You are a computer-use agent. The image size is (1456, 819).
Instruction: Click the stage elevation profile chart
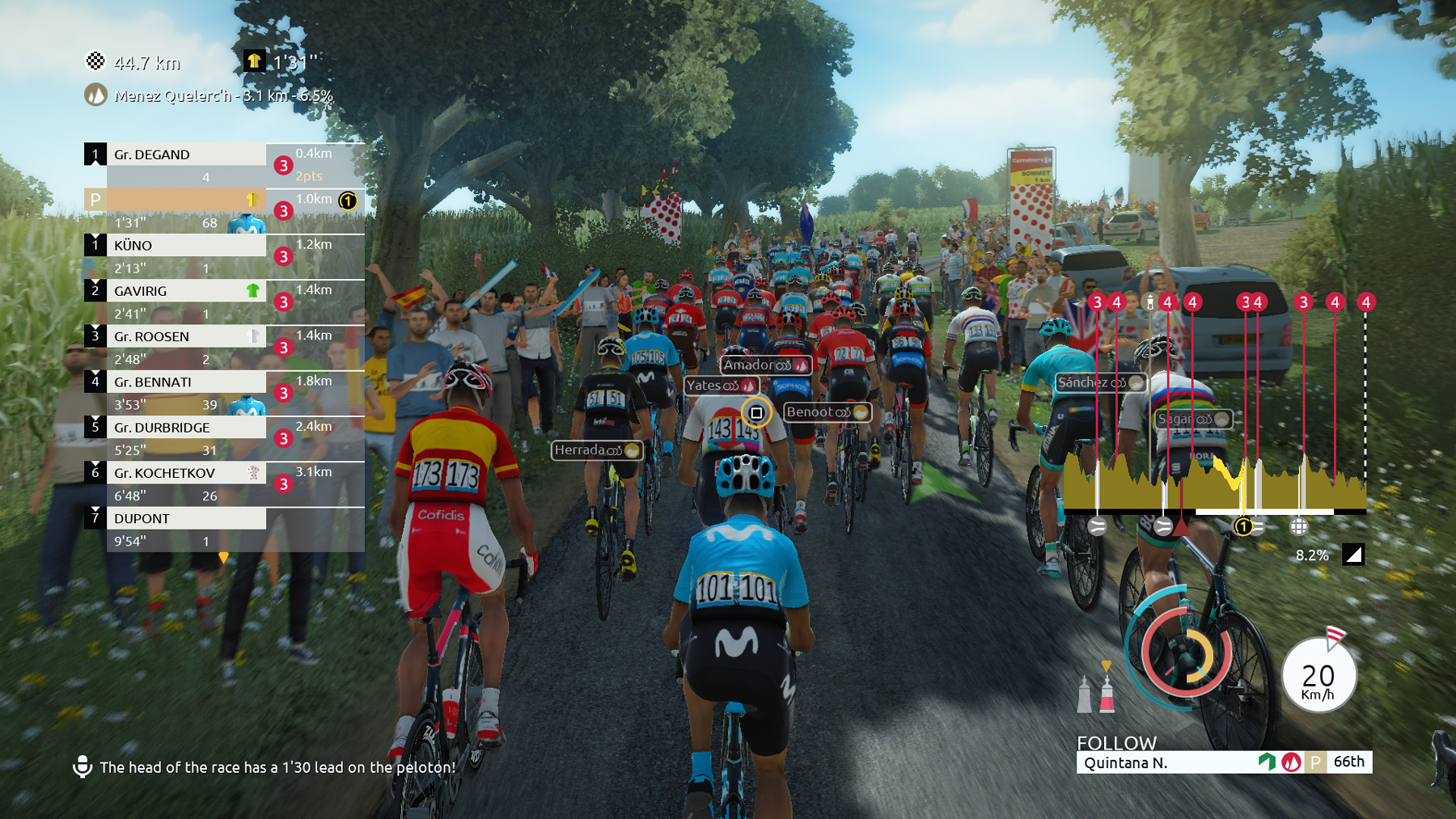[1213, 483]
